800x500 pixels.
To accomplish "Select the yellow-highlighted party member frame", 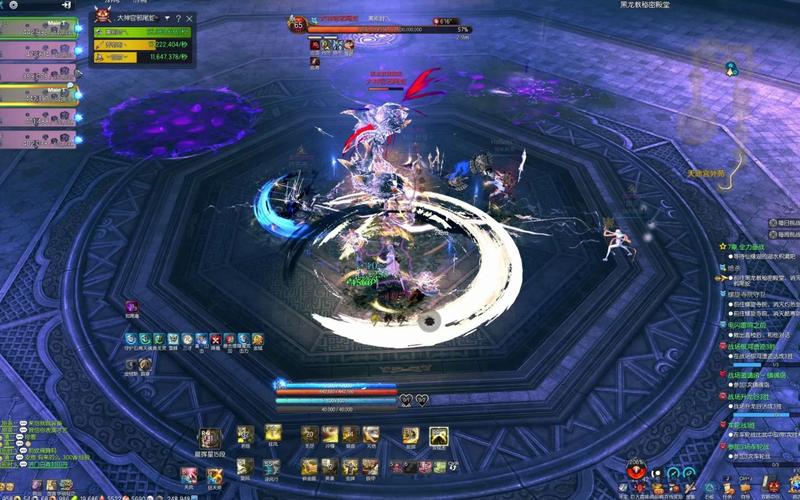I will (38, 94).
